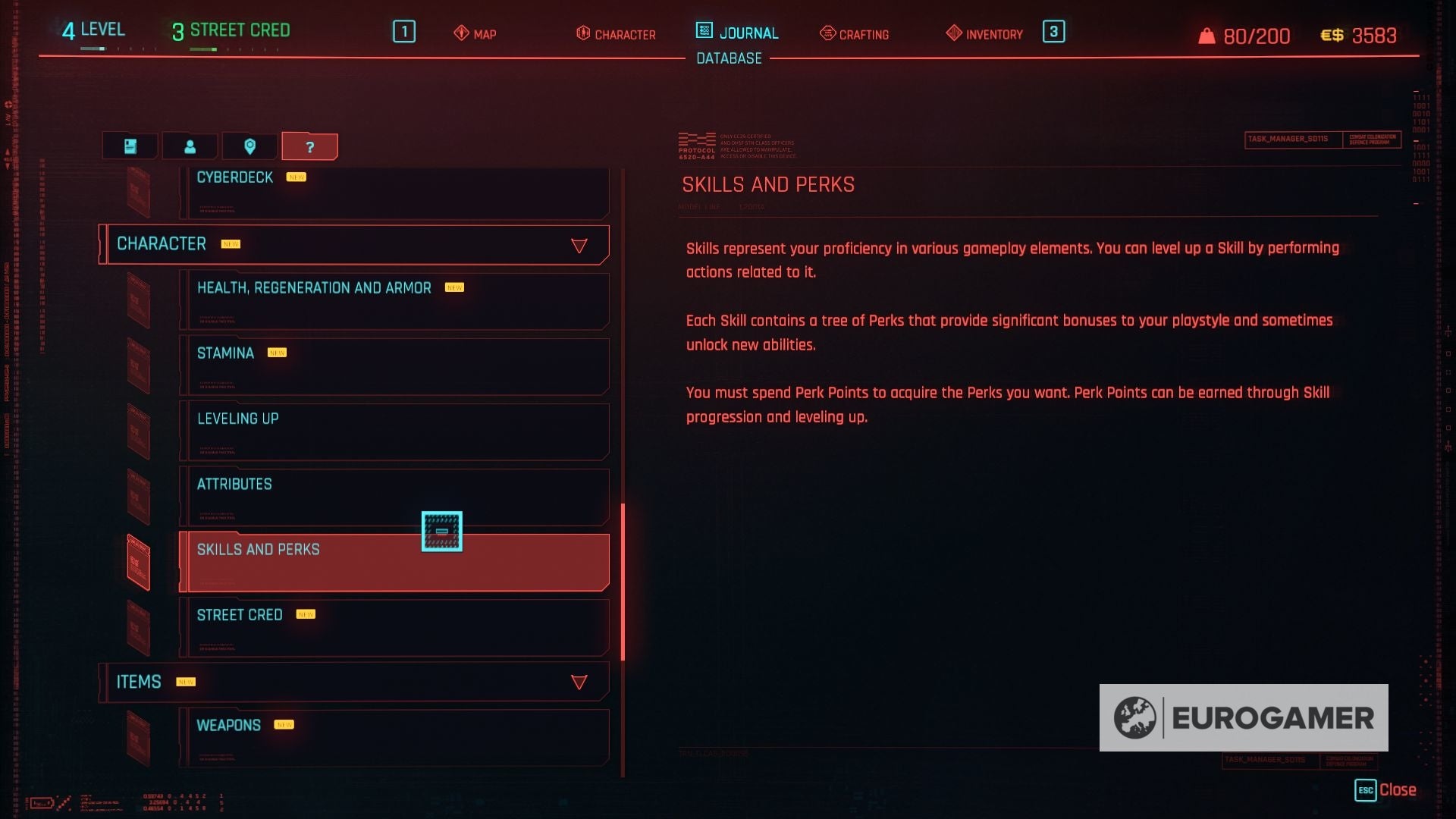Collapse the CHARACTER section triangle

(x=579, y=244)
